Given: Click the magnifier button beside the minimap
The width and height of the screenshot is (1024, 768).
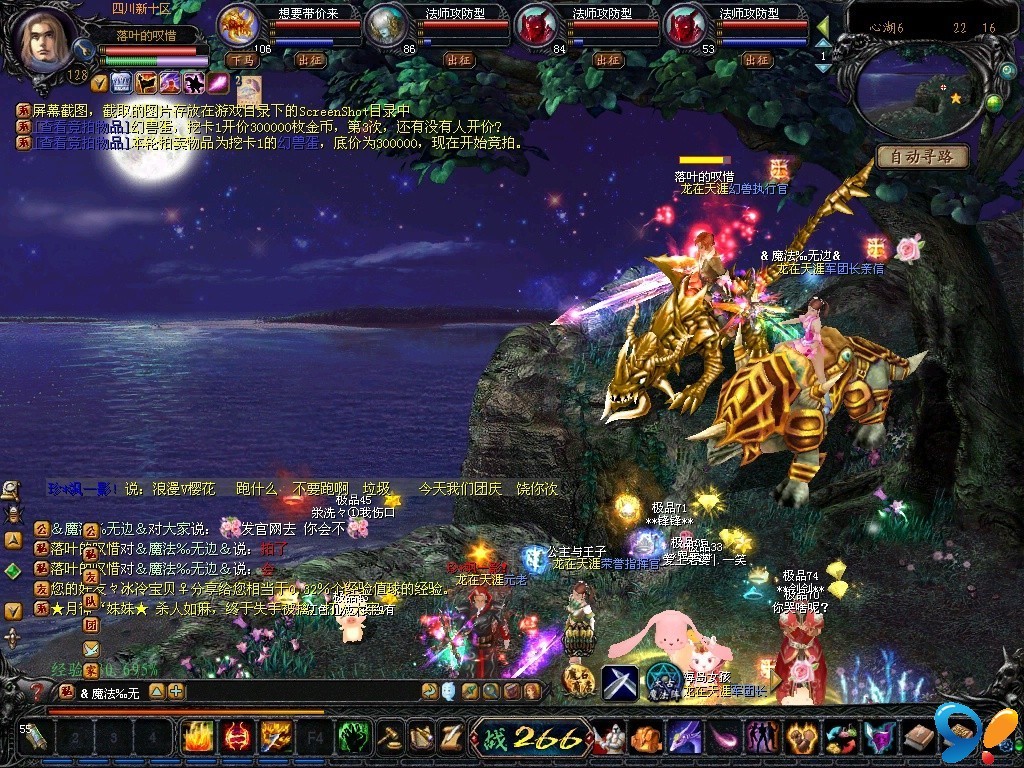Looking at the screenshot, I should click(x=1007, y=71).
